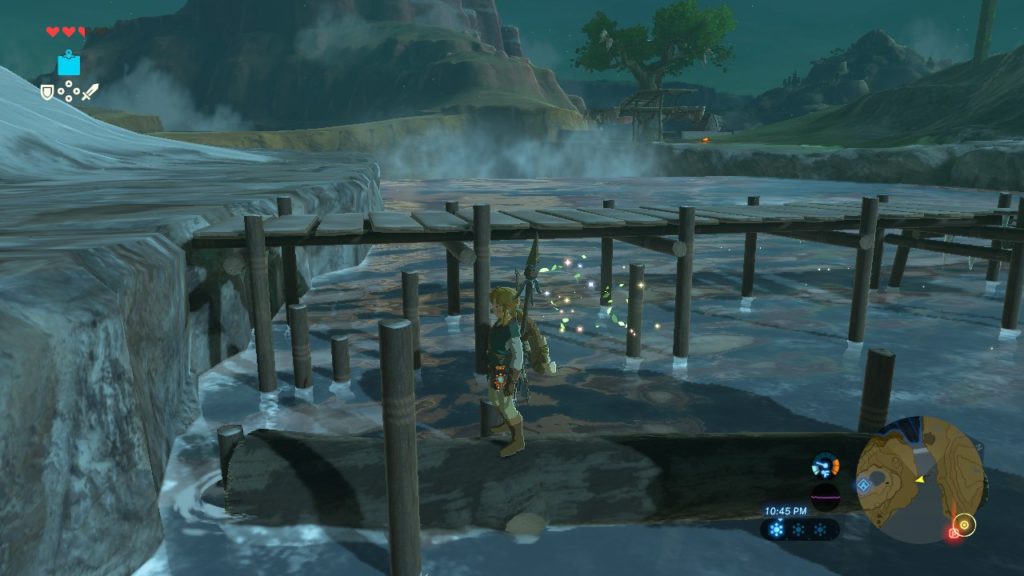1024x576 pixels.
Task: Select the blue Sheikah rune icon
Action: tap(68, 65)
